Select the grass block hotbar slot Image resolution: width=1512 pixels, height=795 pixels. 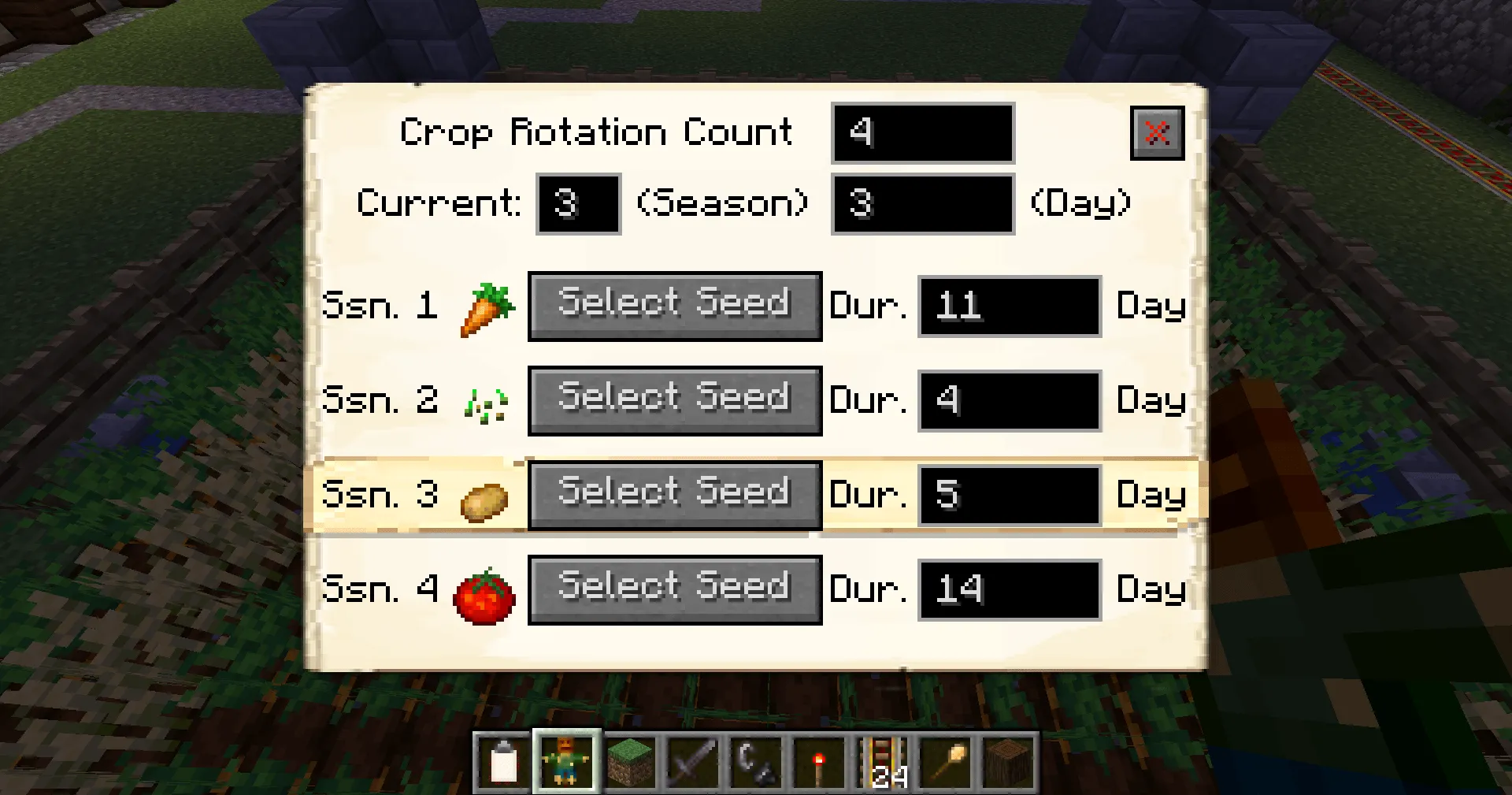click(x=630, y=761)
